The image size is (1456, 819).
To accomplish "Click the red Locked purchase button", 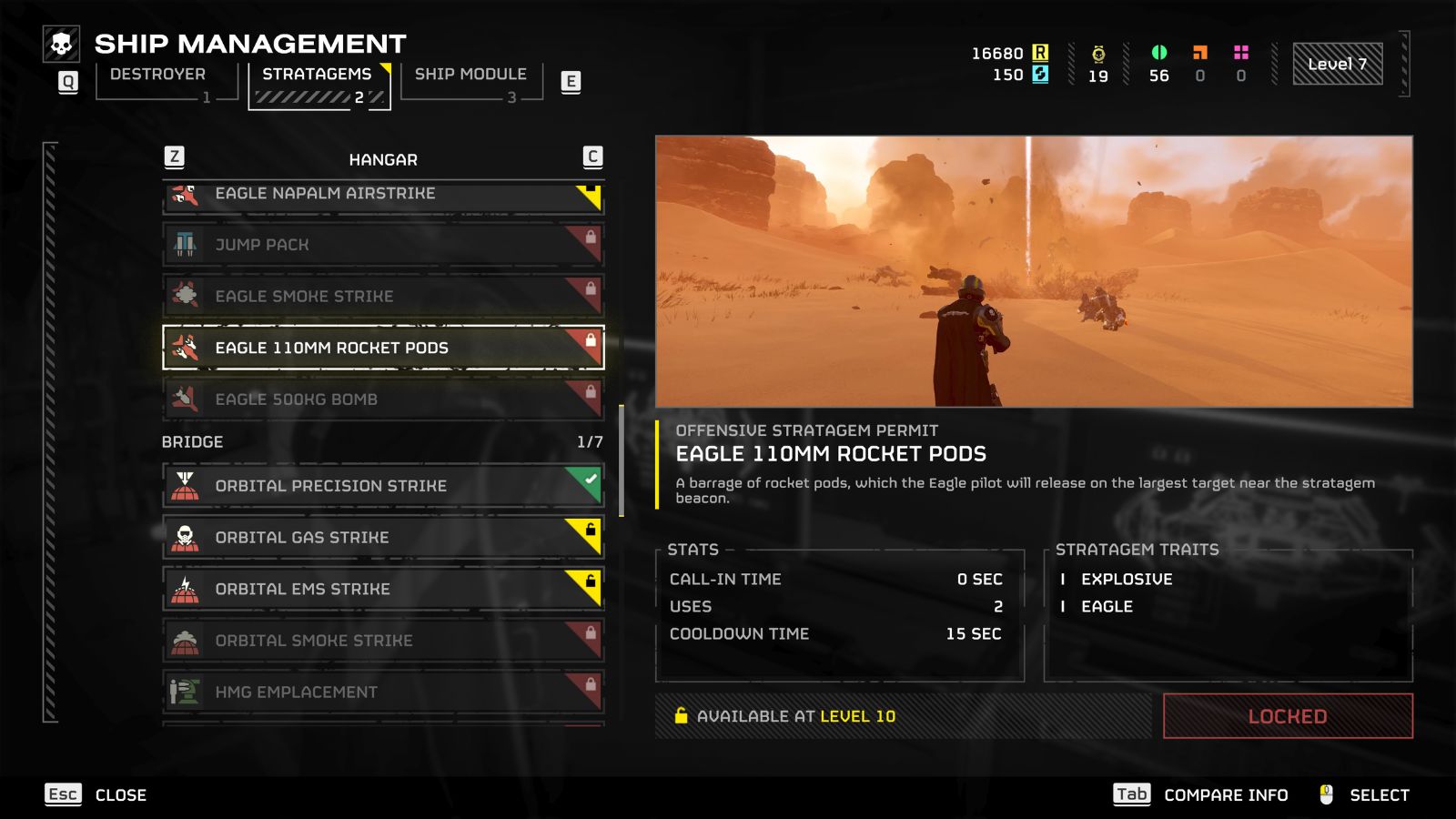I will click(x=1287, y=716).
